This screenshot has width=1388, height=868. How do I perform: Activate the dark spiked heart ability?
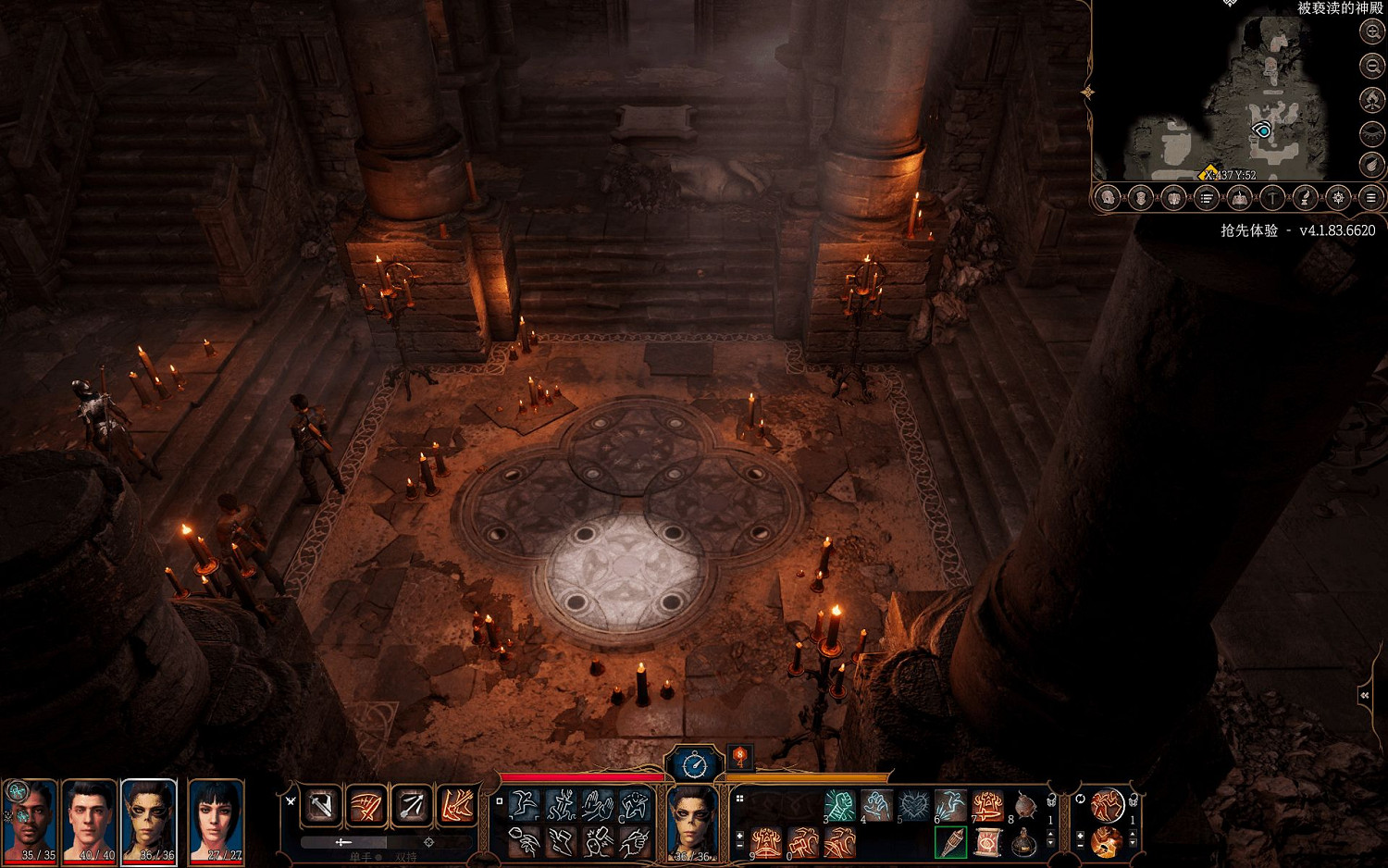[x=913, y=805]
